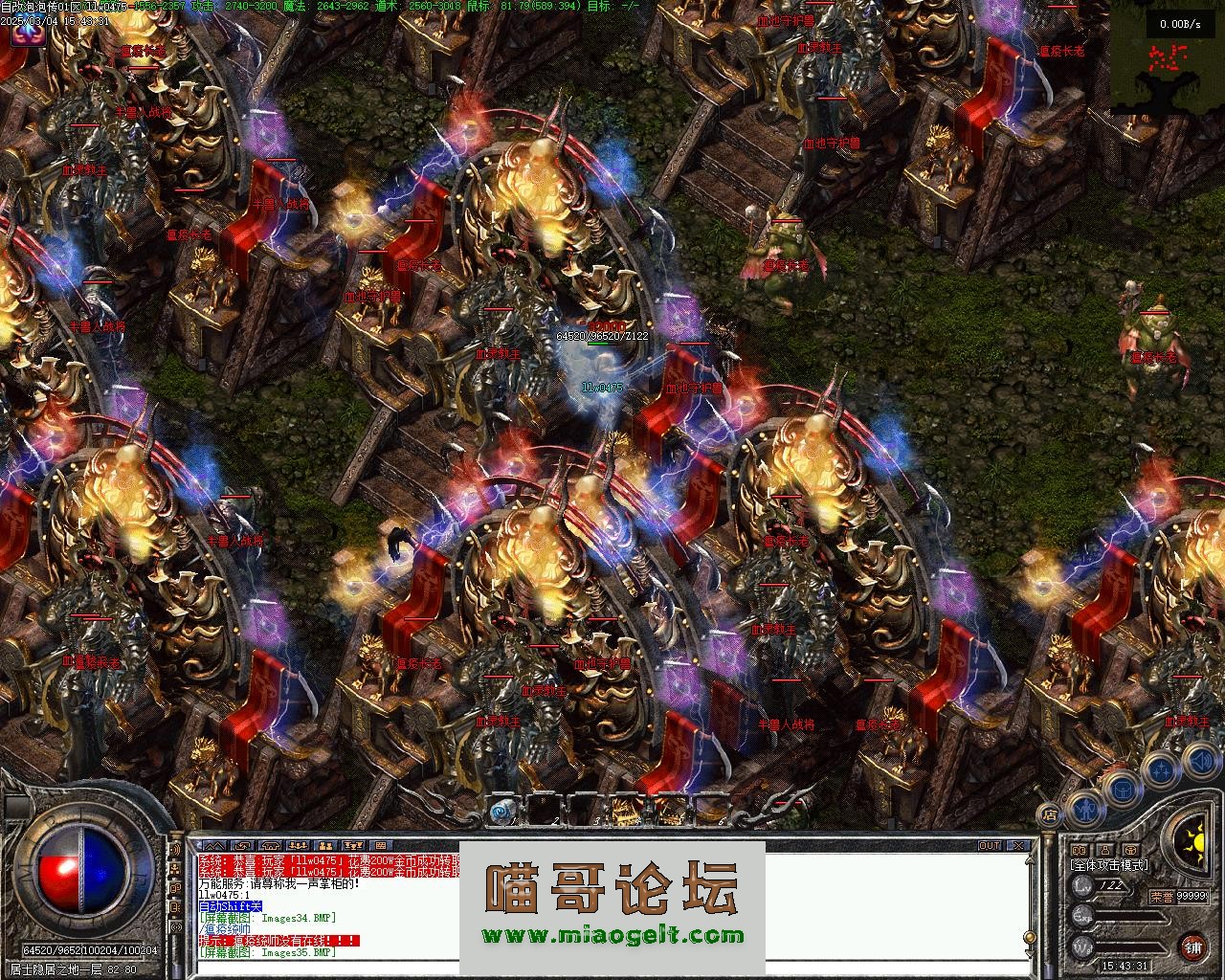Viewport: 1225px width, 980px height.
Task: Open the bag with the chest button
Action: (x=1120, y=788)
